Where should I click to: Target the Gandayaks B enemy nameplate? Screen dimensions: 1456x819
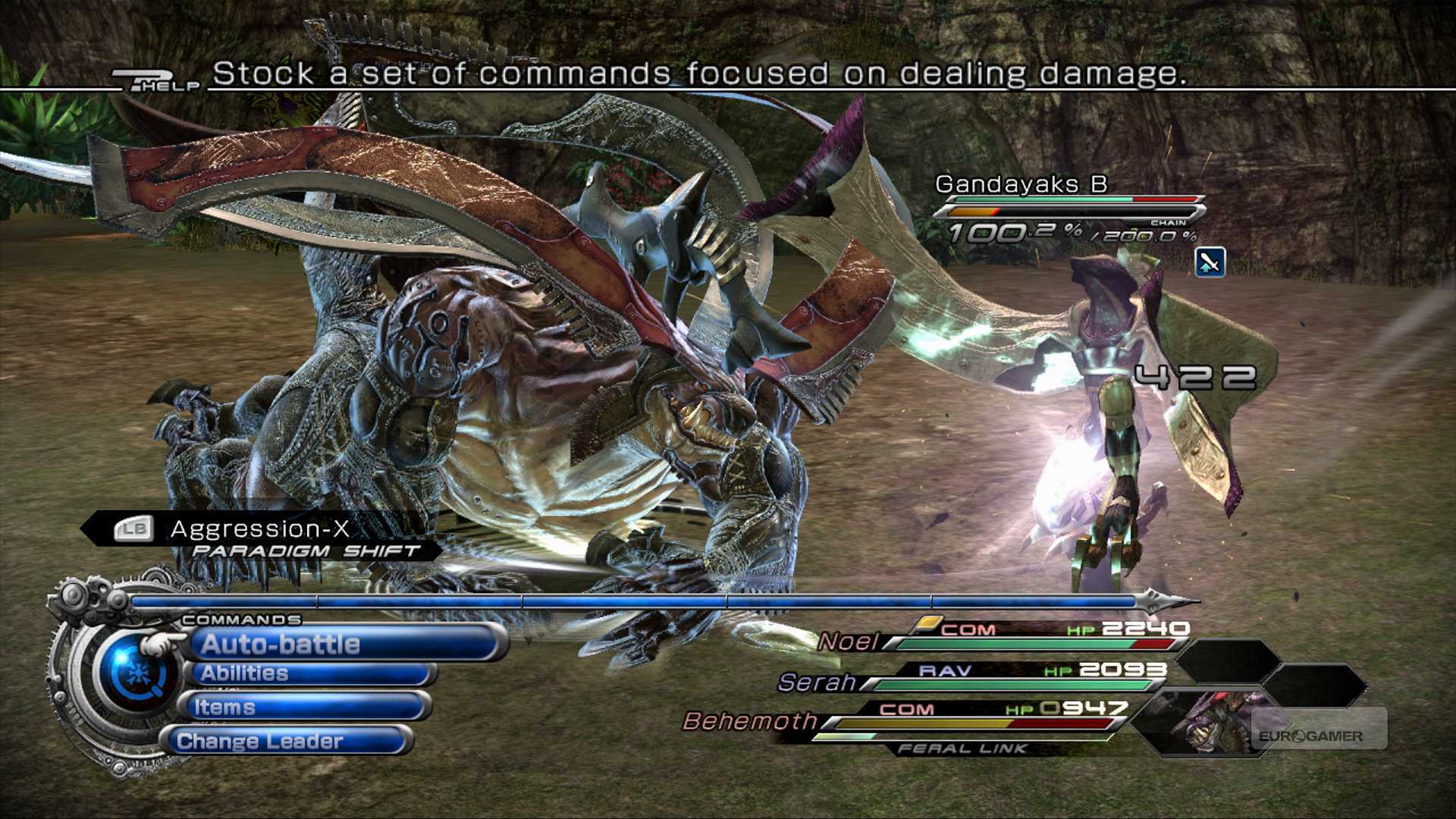tap(1021, 184)
